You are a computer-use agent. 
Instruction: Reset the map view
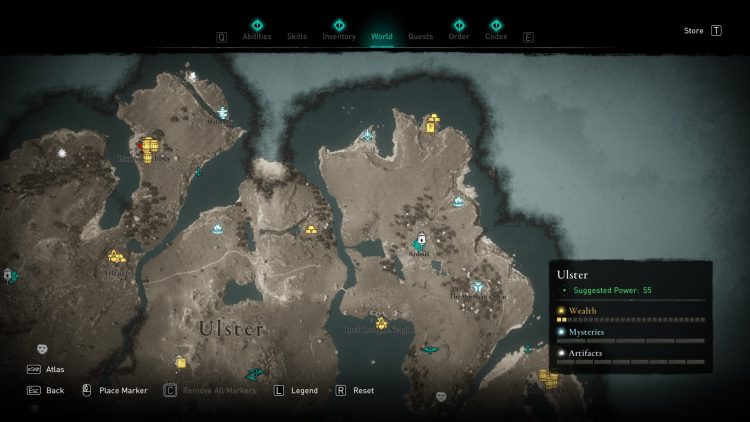[363, 390]
